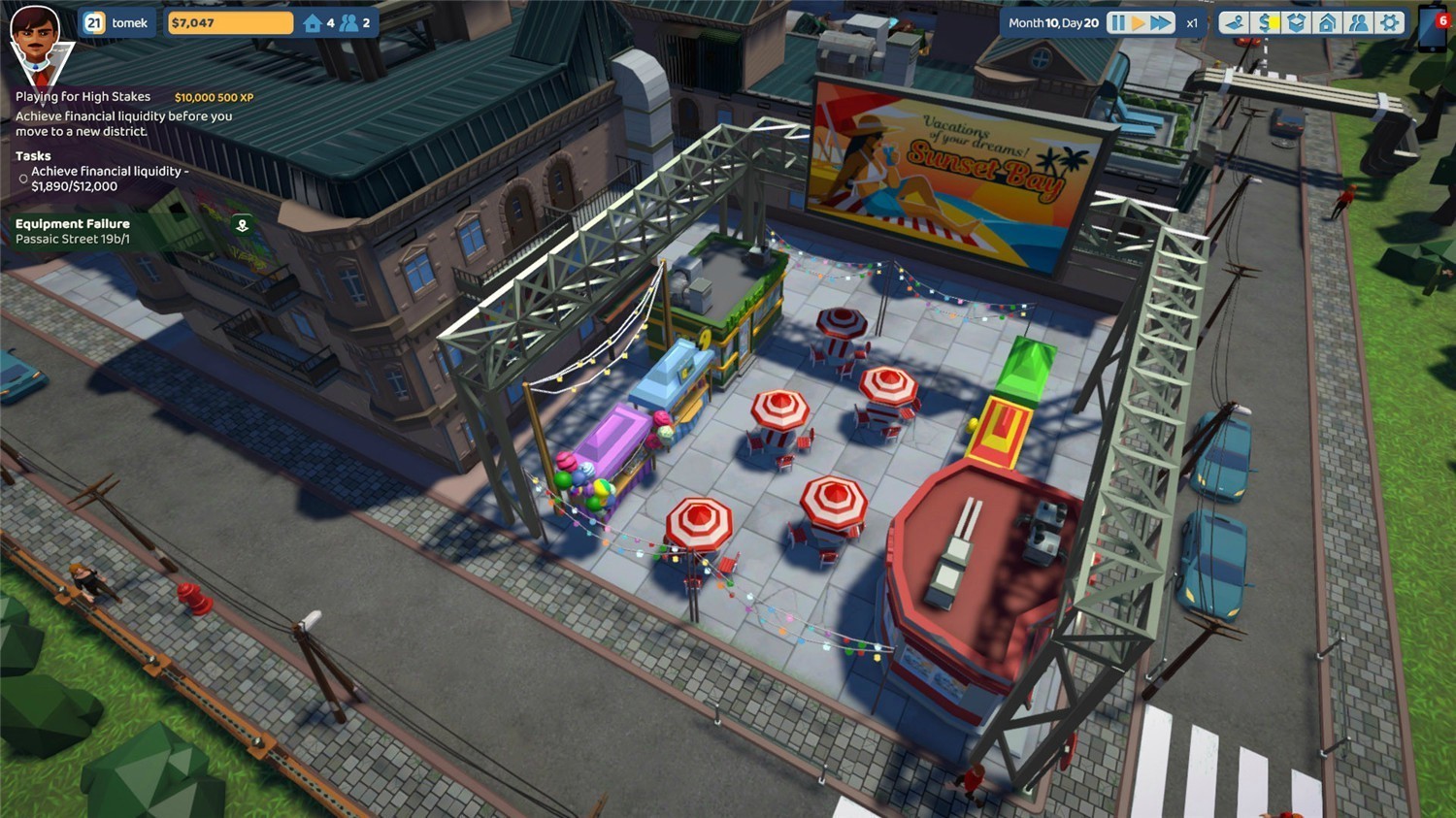The image size is (1456, 818).
Task: Resume normal play speed
Action: click(x=1139, y=22)
